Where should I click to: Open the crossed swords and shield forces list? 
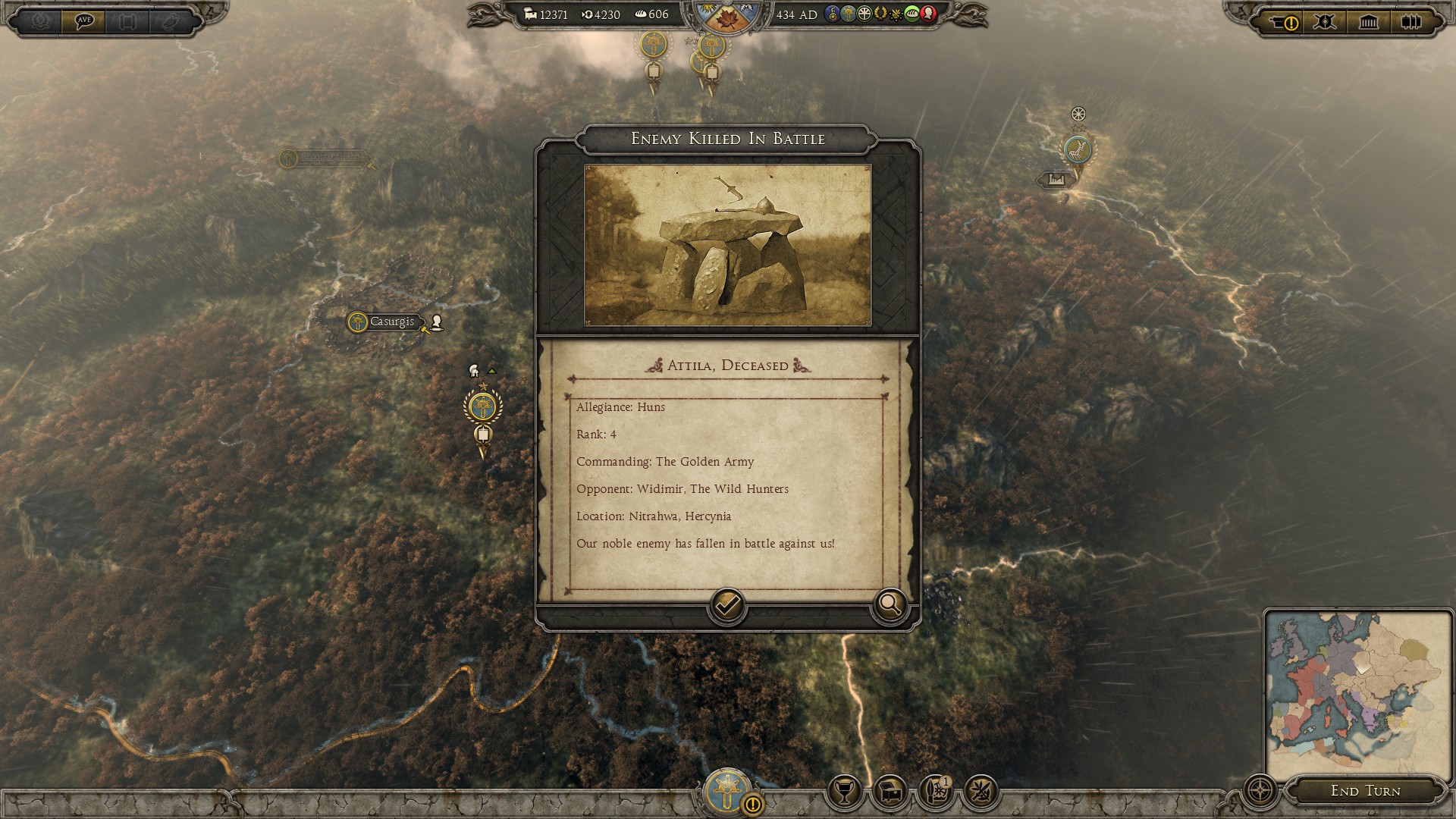click(x=1325, y=22)
